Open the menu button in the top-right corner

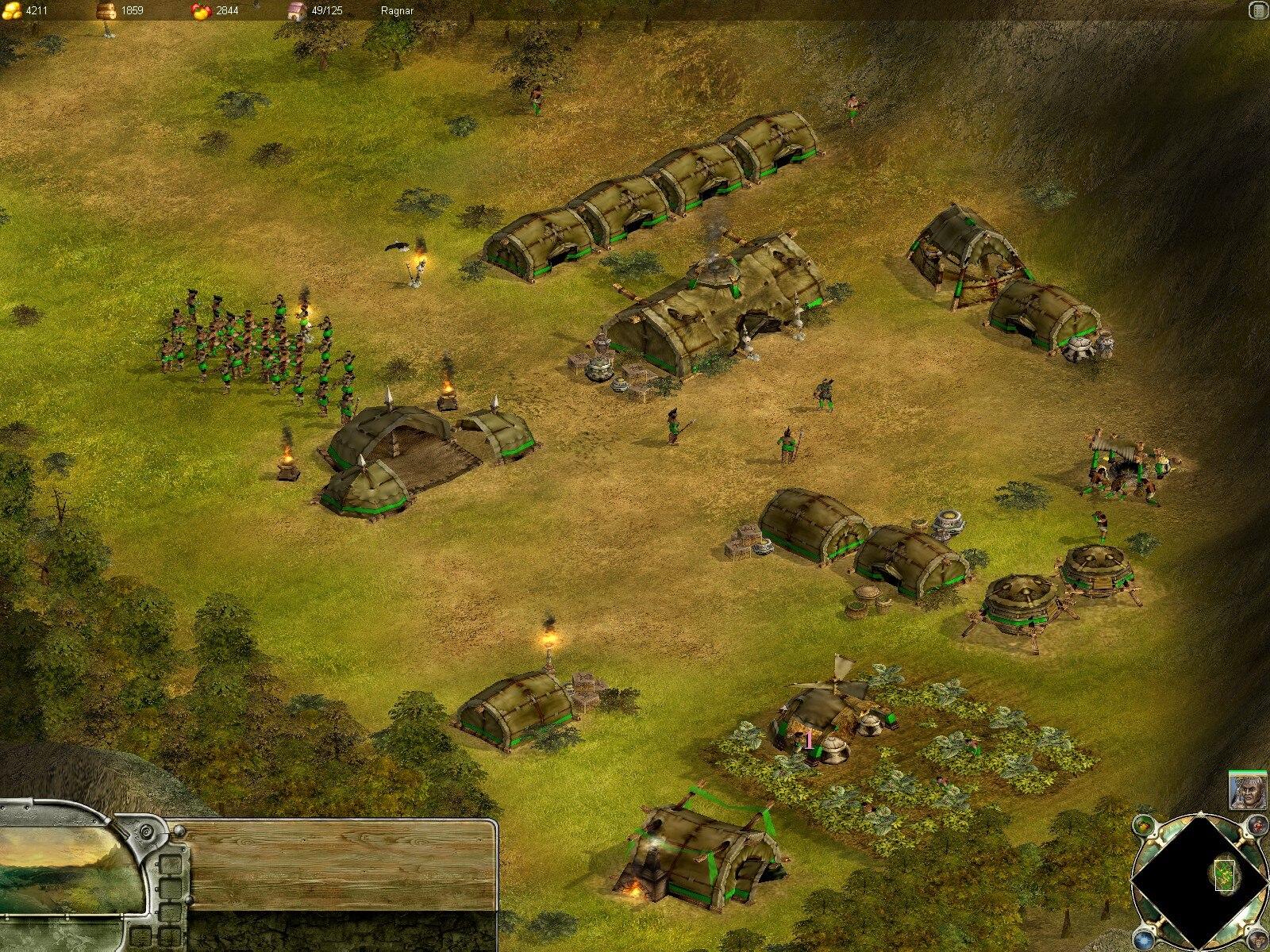pyautogui.click(x=1258, y=10)
